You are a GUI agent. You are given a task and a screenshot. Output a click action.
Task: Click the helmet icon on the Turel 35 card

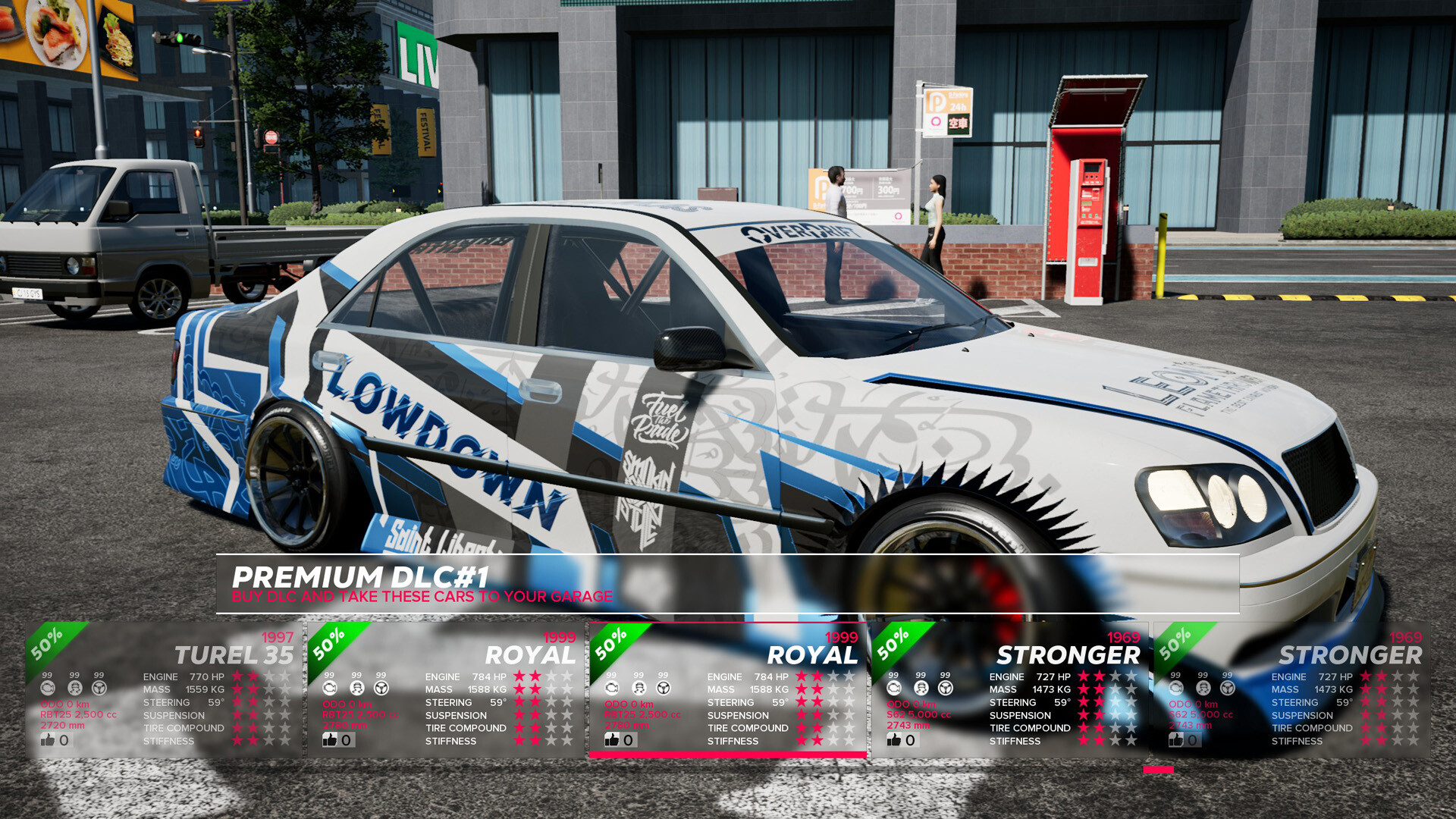click(74, 689)
